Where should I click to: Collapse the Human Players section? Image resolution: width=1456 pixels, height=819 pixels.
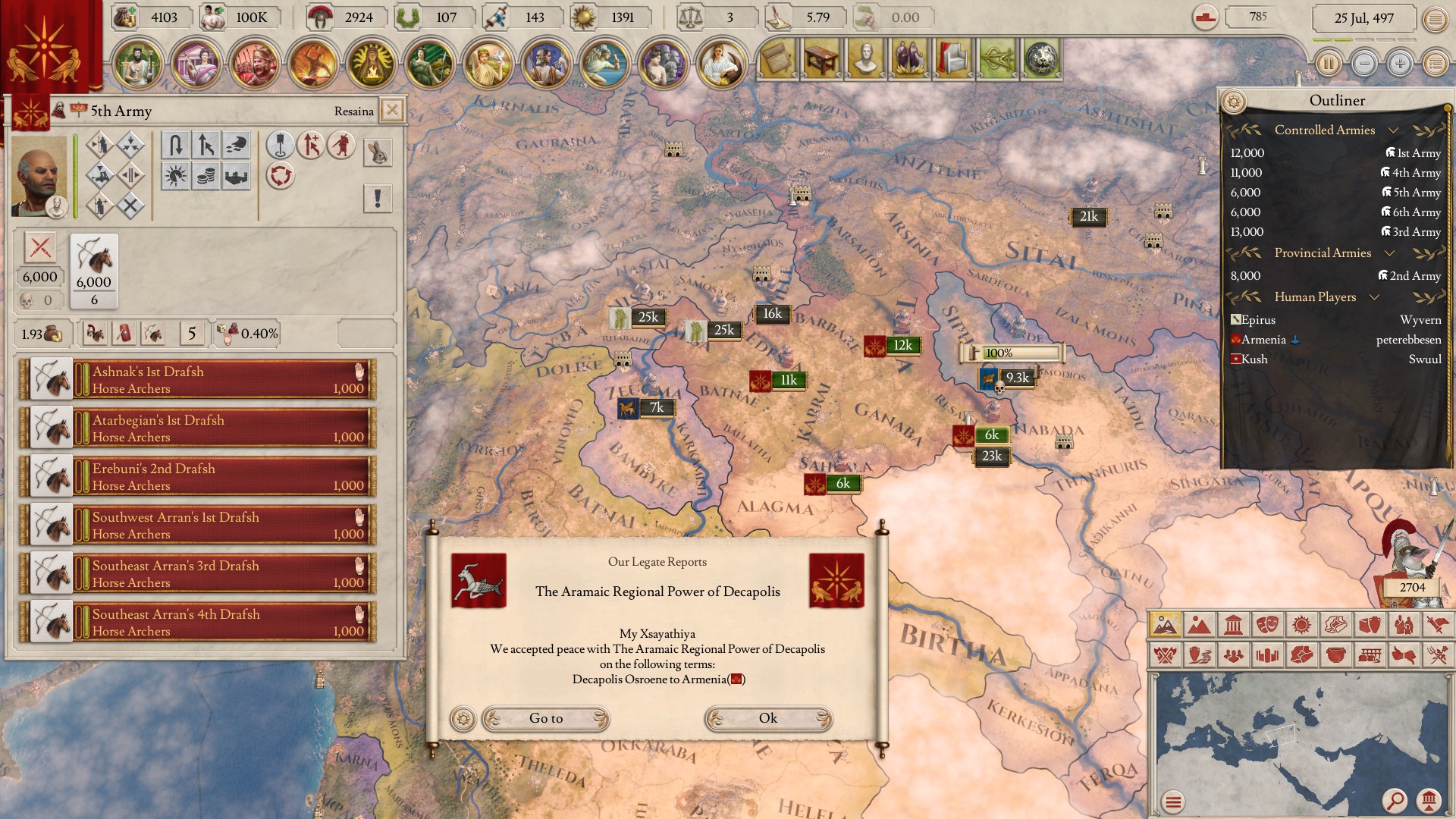point(1374,297)
